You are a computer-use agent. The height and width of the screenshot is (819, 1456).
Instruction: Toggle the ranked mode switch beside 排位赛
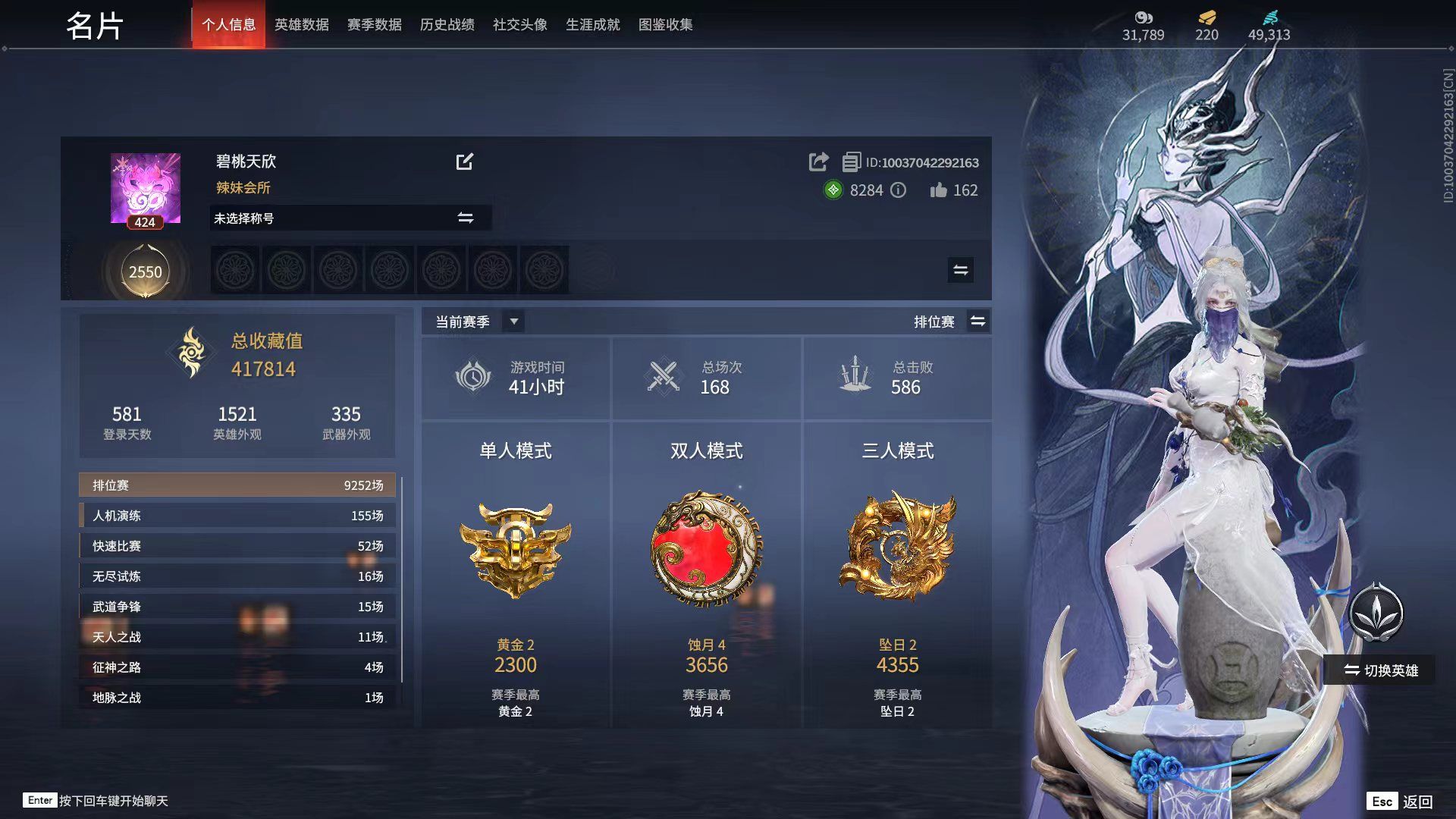pyautogui.click(x=978, y=321)
